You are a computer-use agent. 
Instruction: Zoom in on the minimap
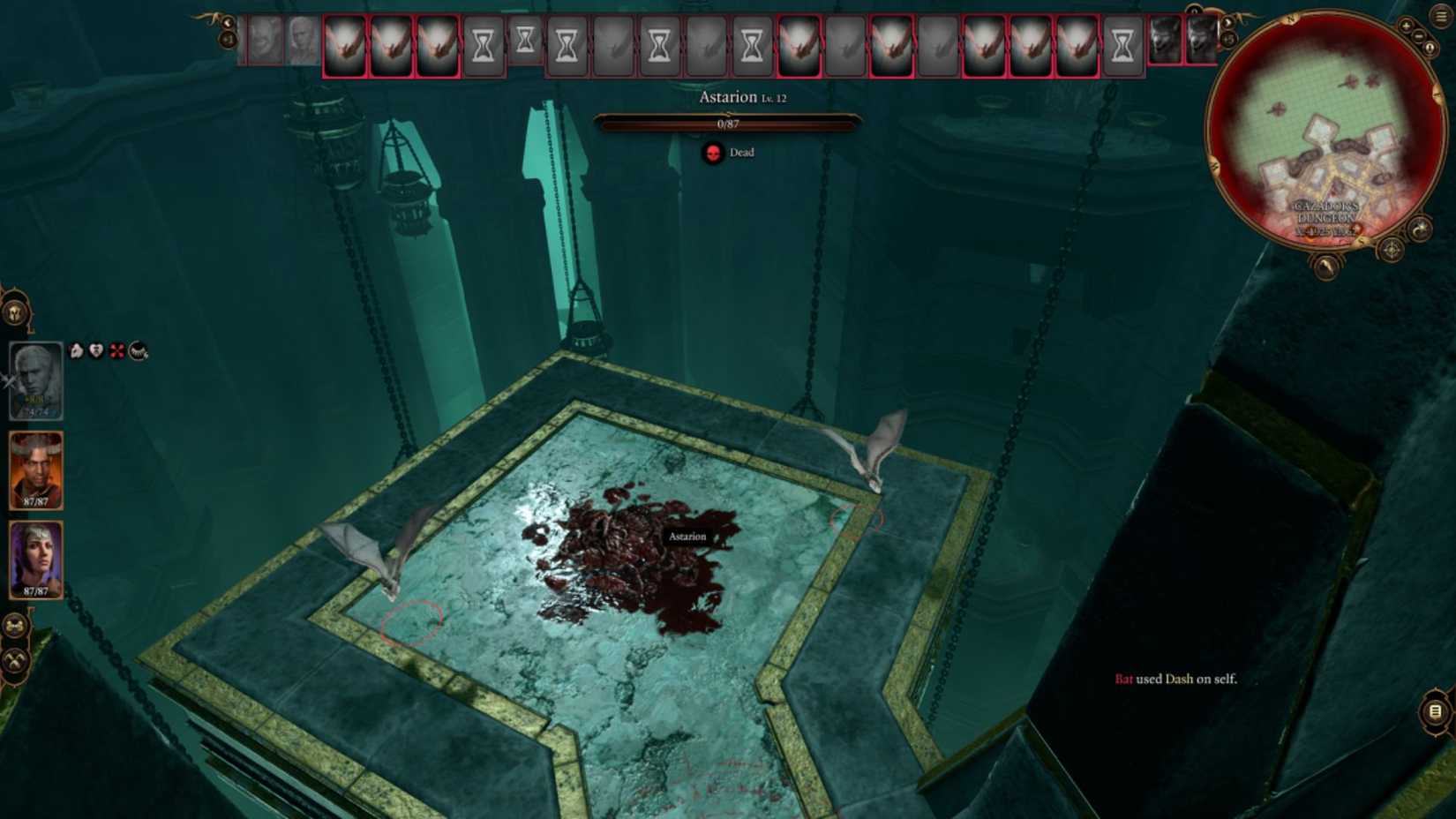[1406, 26]
